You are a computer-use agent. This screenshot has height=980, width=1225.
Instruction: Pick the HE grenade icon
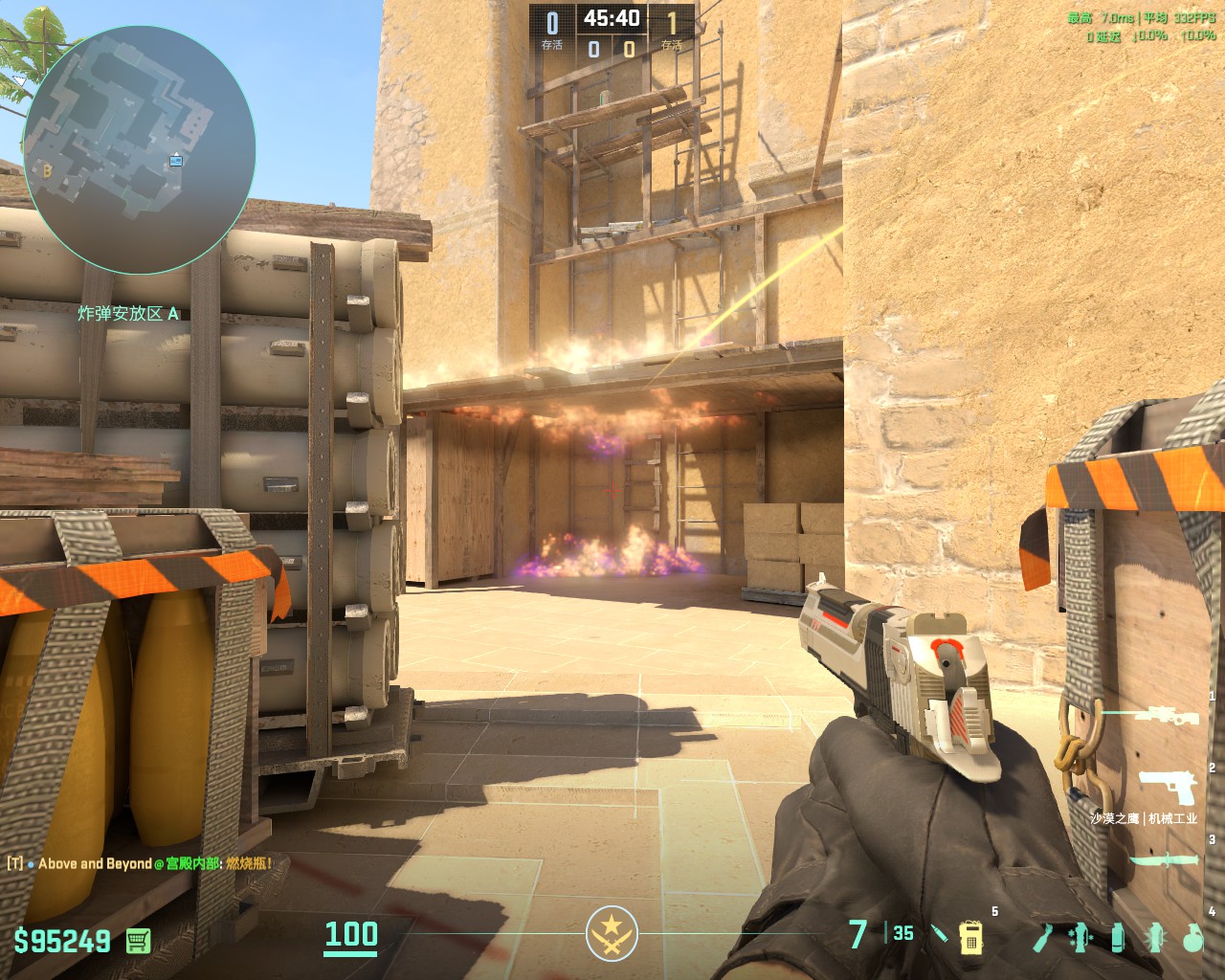[x=1192, y=936]
